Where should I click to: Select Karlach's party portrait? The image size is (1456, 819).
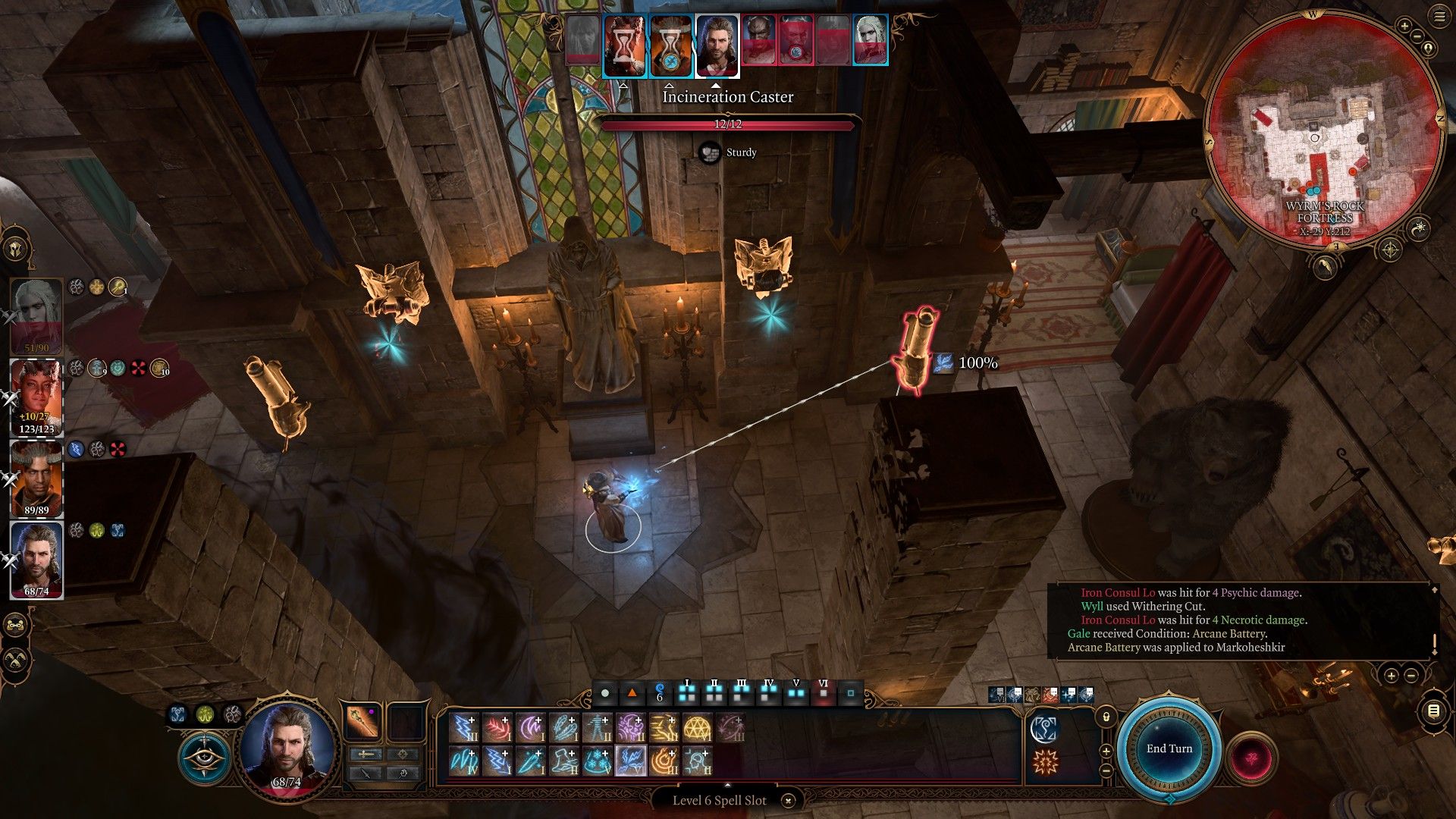coord(36,397)
